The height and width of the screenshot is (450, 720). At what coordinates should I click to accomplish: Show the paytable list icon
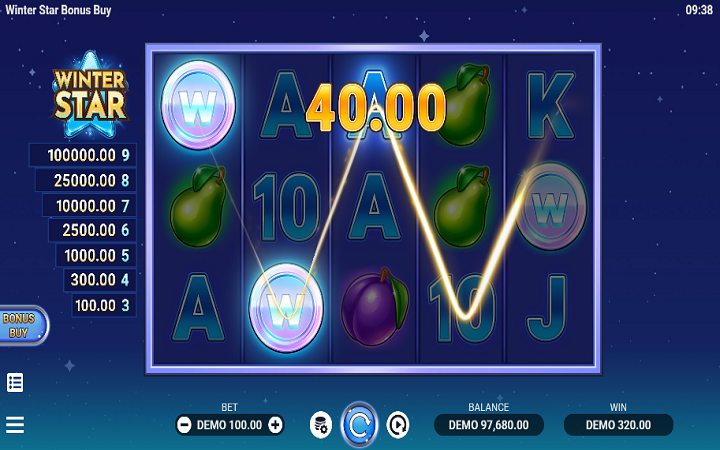(15, 382)
